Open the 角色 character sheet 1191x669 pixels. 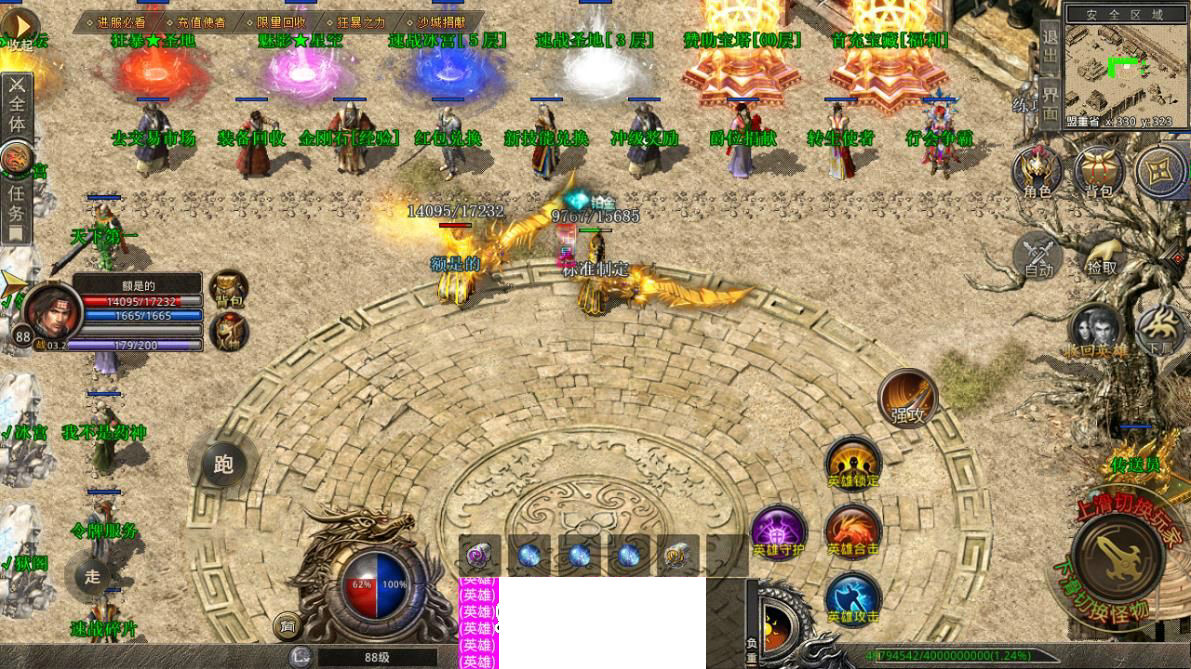(x=1037, y=171)
